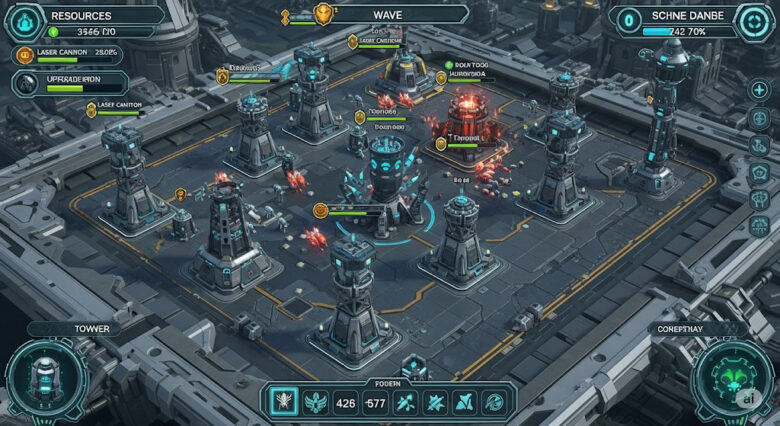Activate the circular swirl ability icon

(494, 403)
